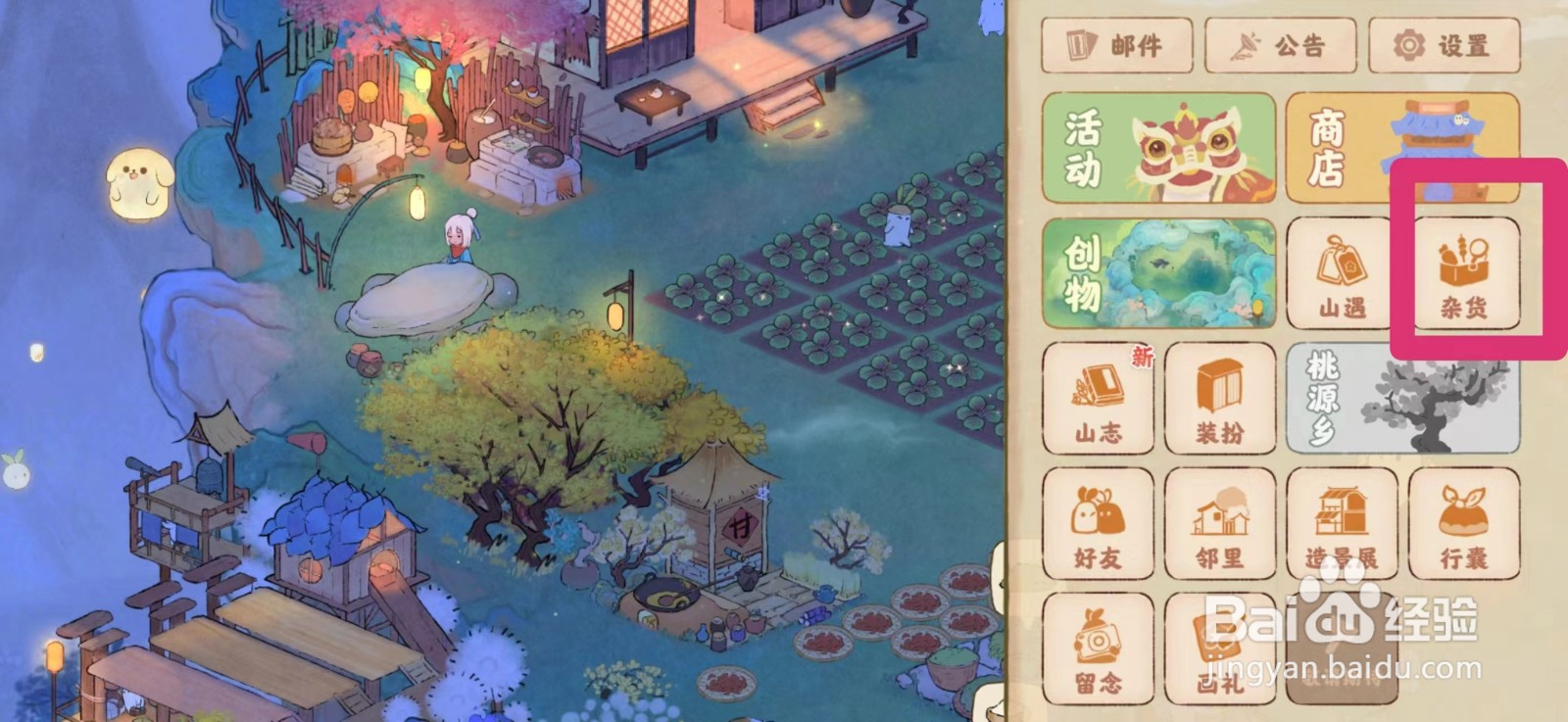Select the grayed-out 桃源乡 tree panel
This screenshot has height=722, width=1568.
coord(1401,402)
